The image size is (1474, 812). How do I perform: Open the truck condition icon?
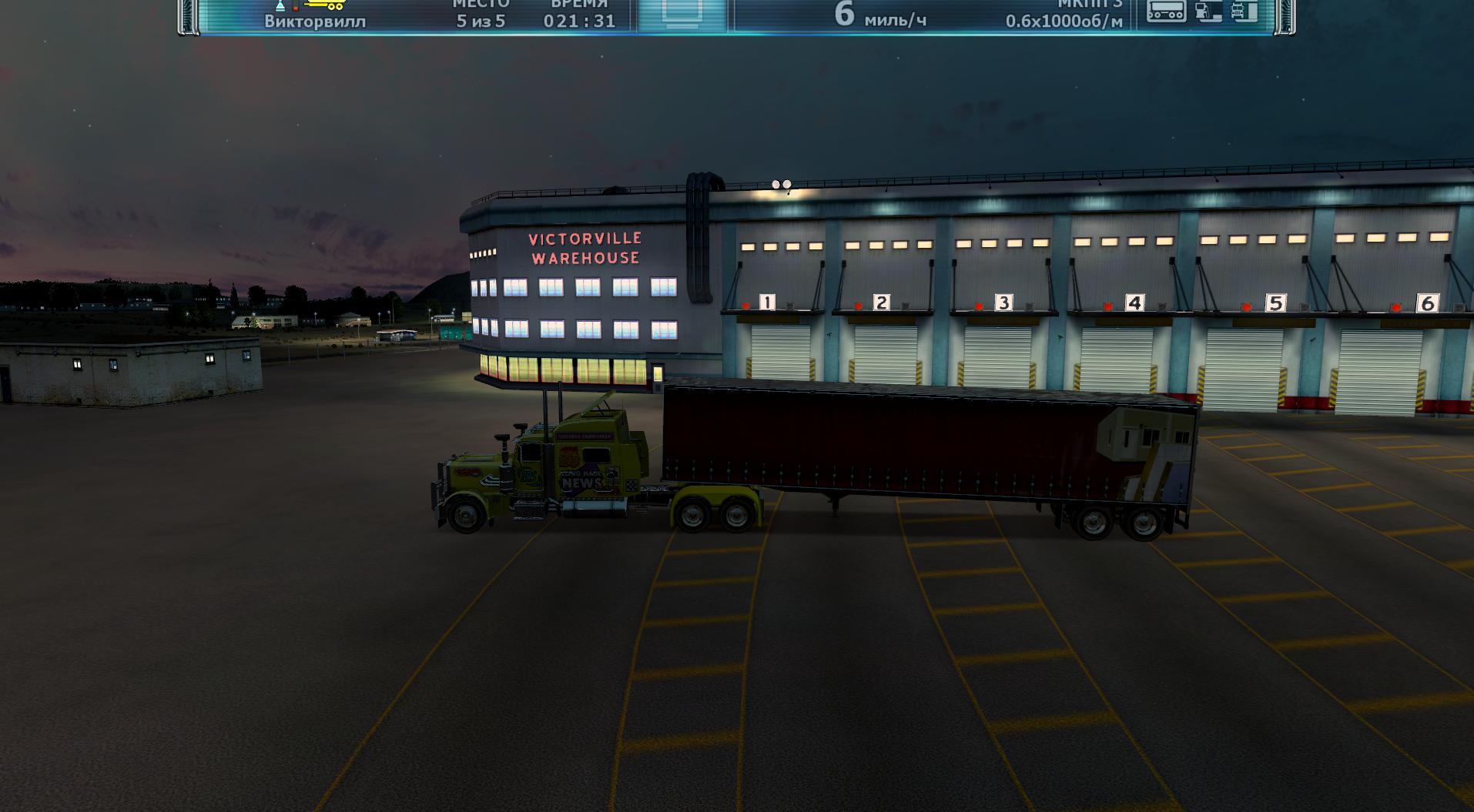(1244, 11)
